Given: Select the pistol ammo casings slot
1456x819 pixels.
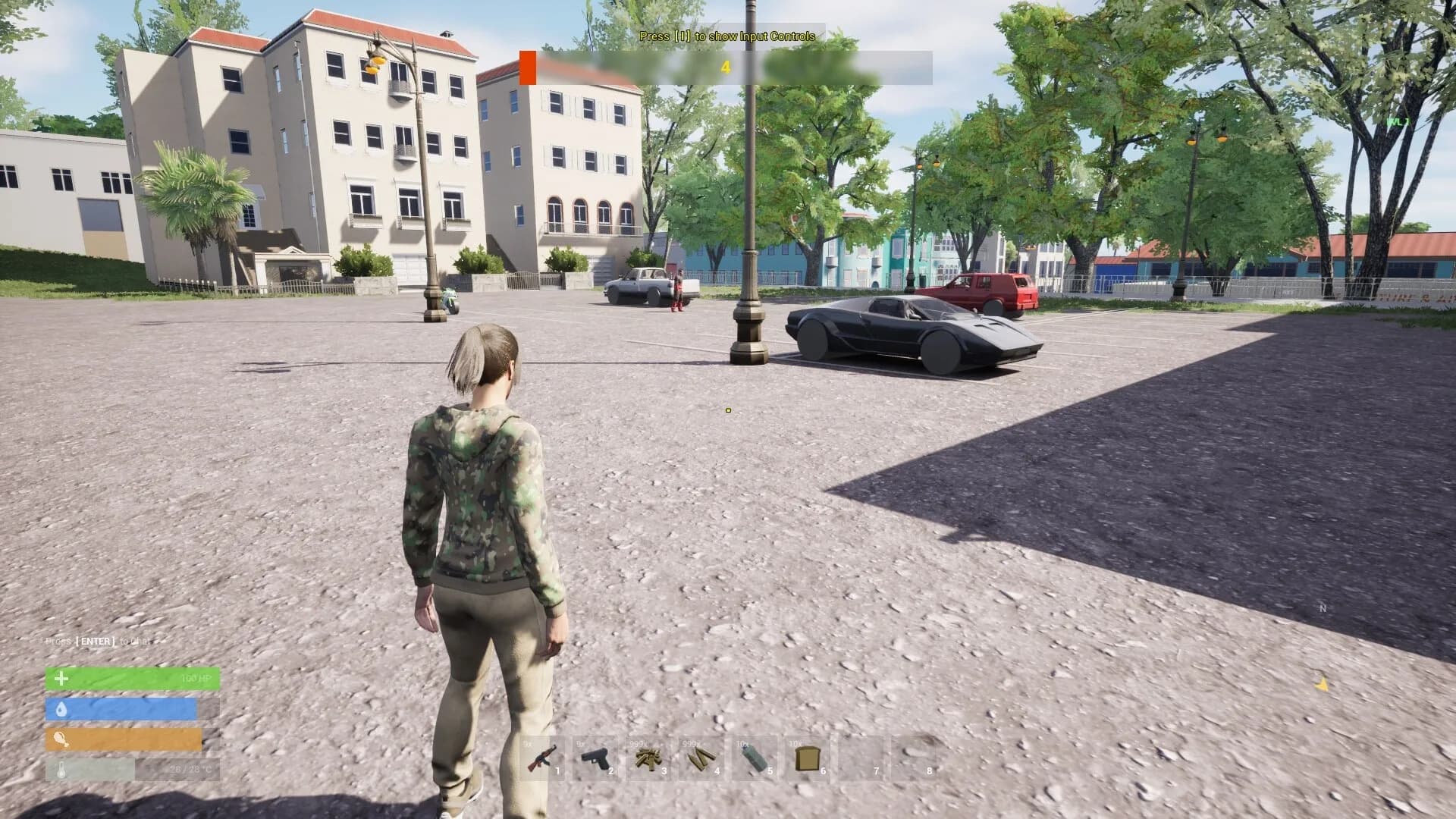Looking at the screenshot, I should click(x=649, y=758).
